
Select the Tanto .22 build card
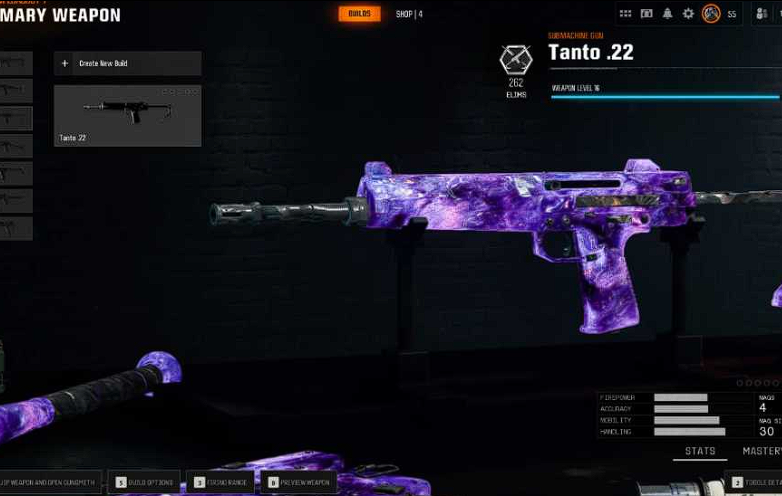tap(127, 115)
